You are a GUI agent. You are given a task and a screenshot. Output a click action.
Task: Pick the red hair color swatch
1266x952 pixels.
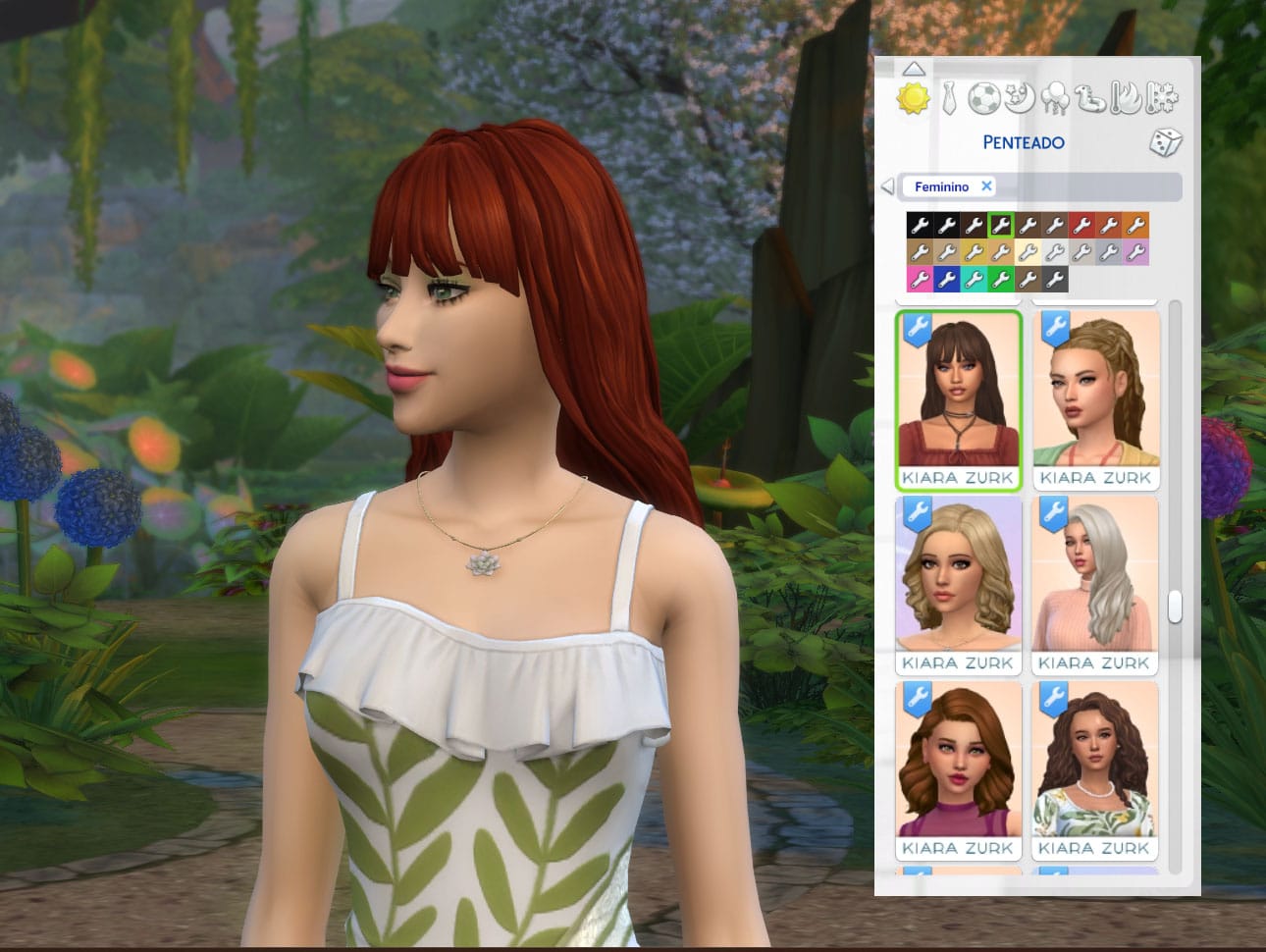point(1081,226)
